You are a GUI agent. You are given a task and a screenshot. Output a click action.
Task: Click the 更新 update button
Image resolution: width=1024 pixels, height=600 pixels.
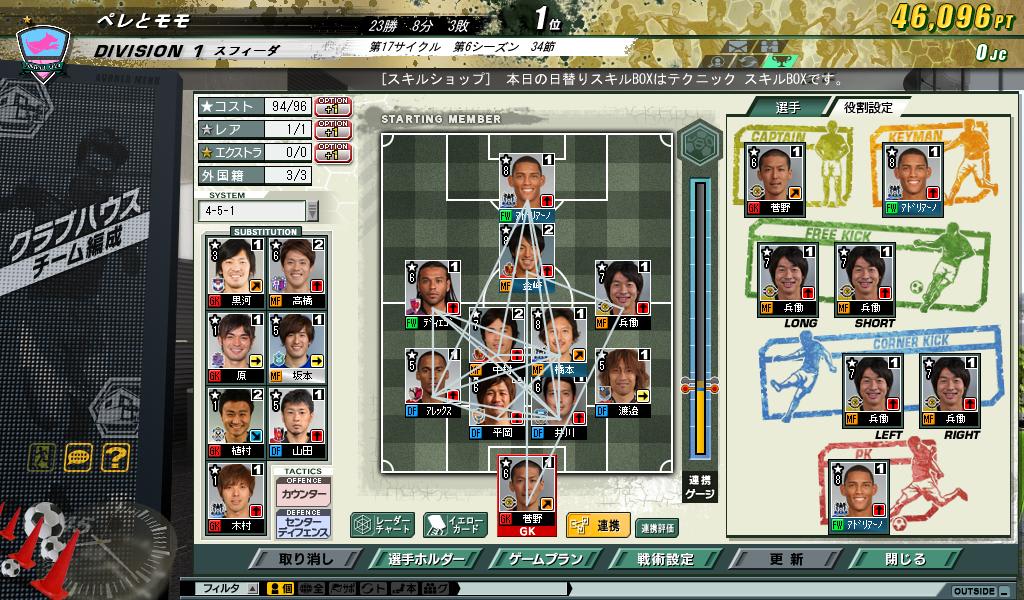pyautogui.click(x=787, y=559)
